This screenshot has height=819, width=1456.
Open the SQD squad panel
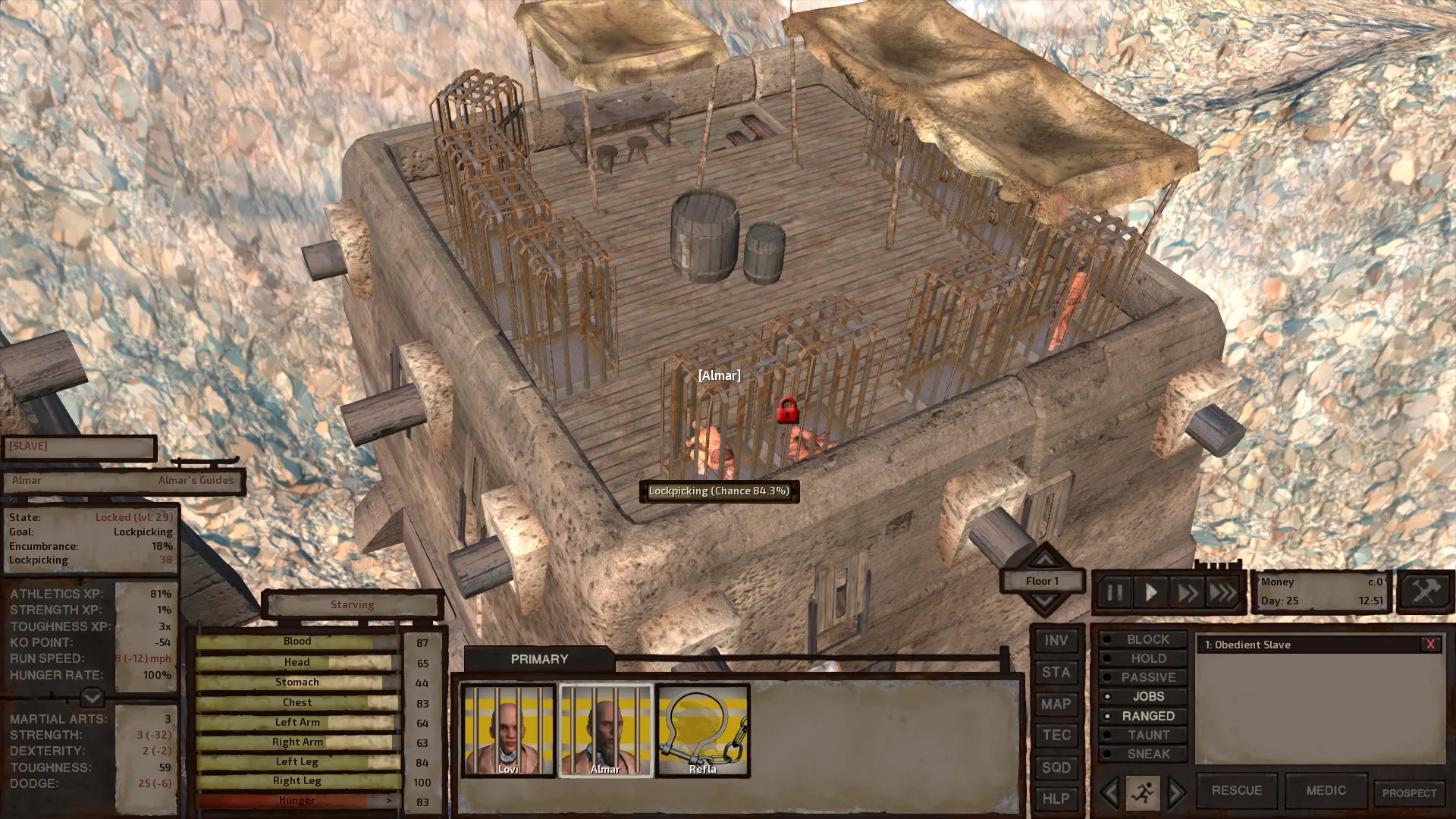tap(1056, 767)
